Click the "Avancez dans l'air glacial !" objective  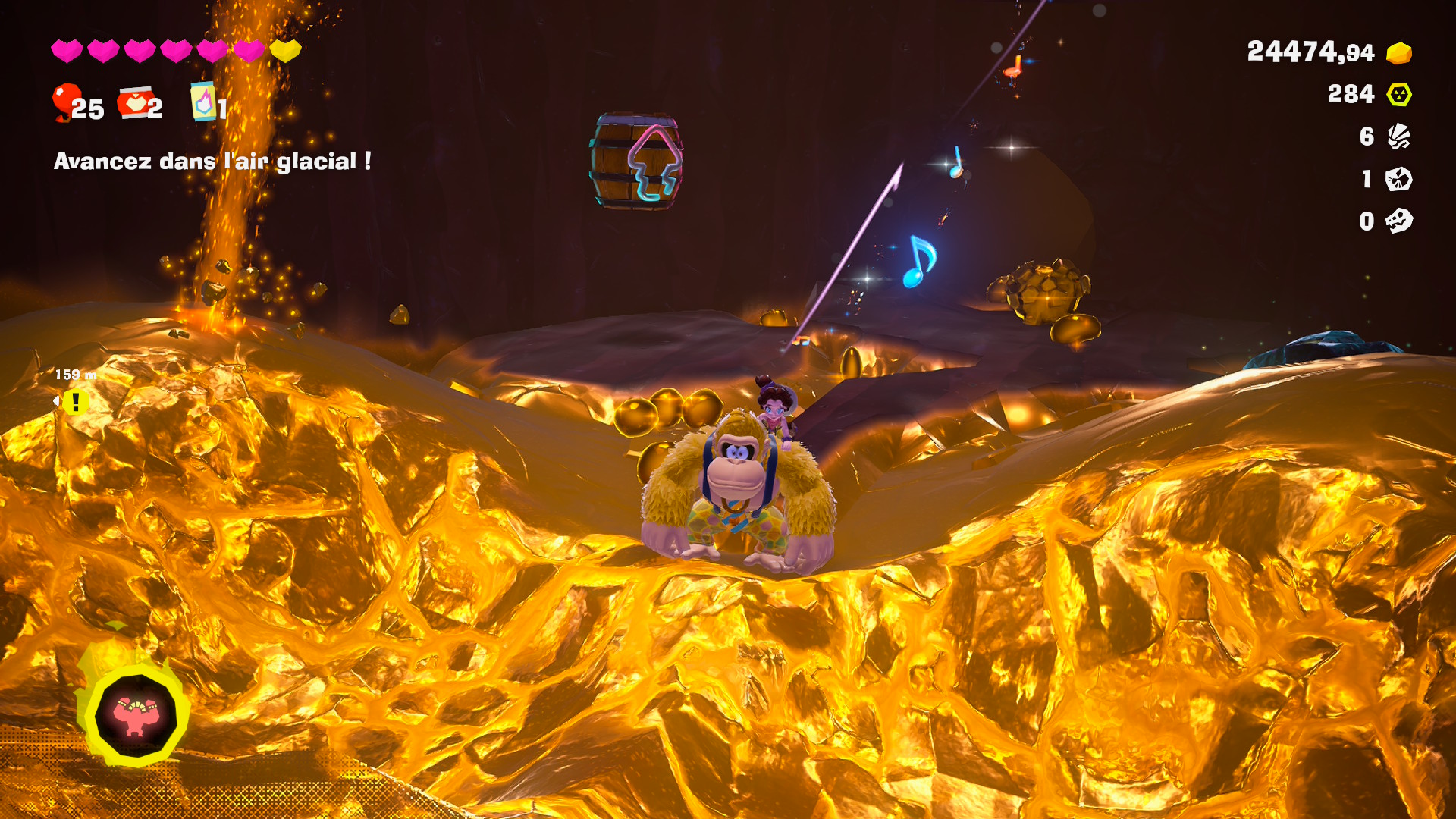coord(212,161)
